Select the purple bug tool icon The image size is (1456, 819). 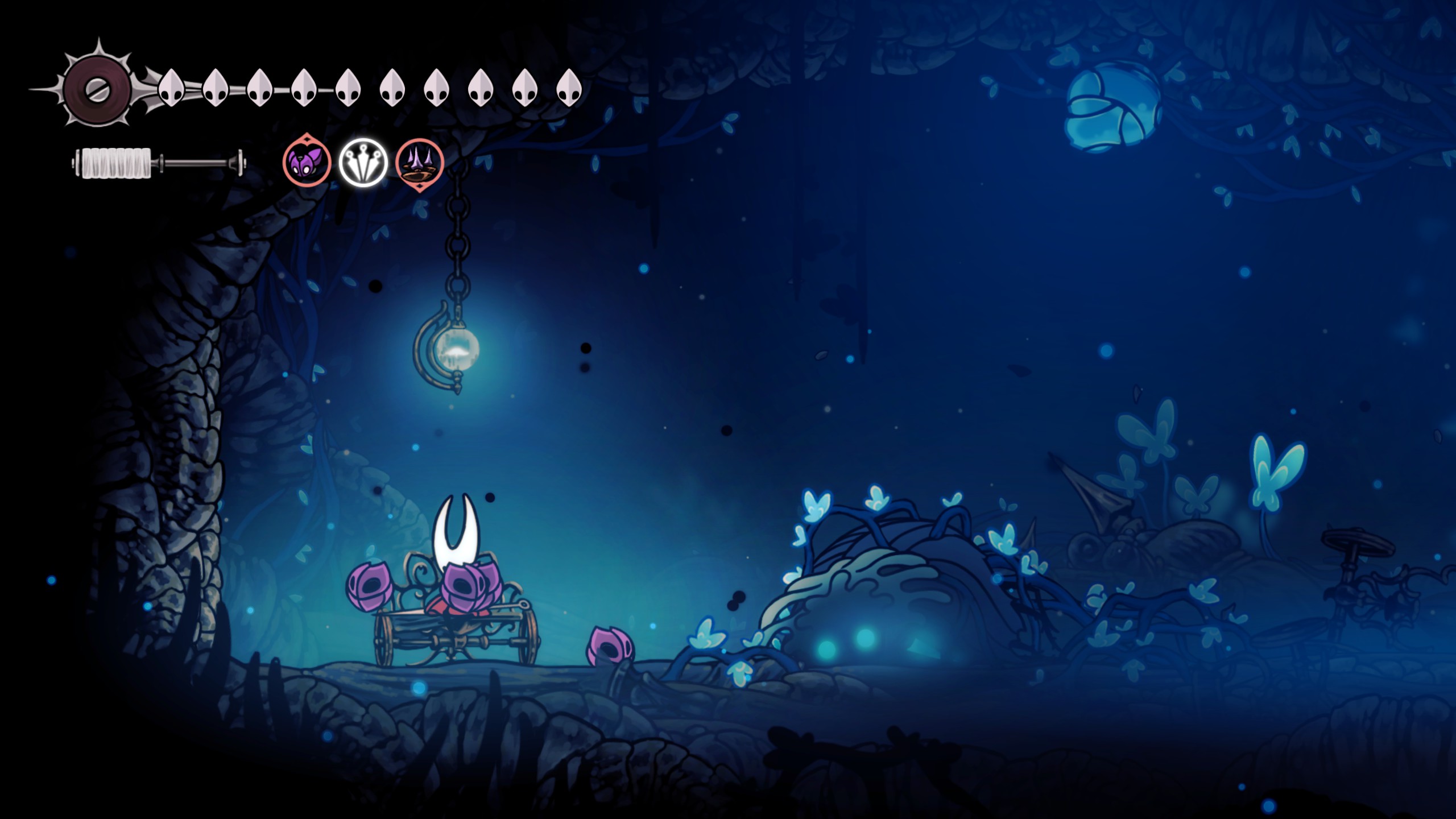(x=307, y=163)
